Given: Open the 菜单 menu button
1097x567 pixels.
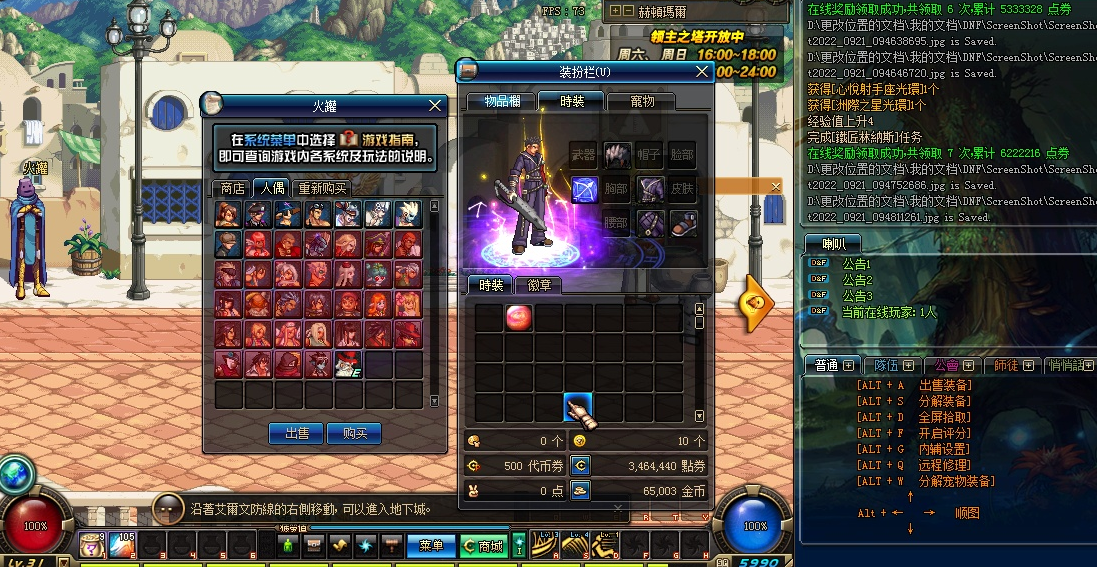Looking at the screenshot, I should [431, 546].
